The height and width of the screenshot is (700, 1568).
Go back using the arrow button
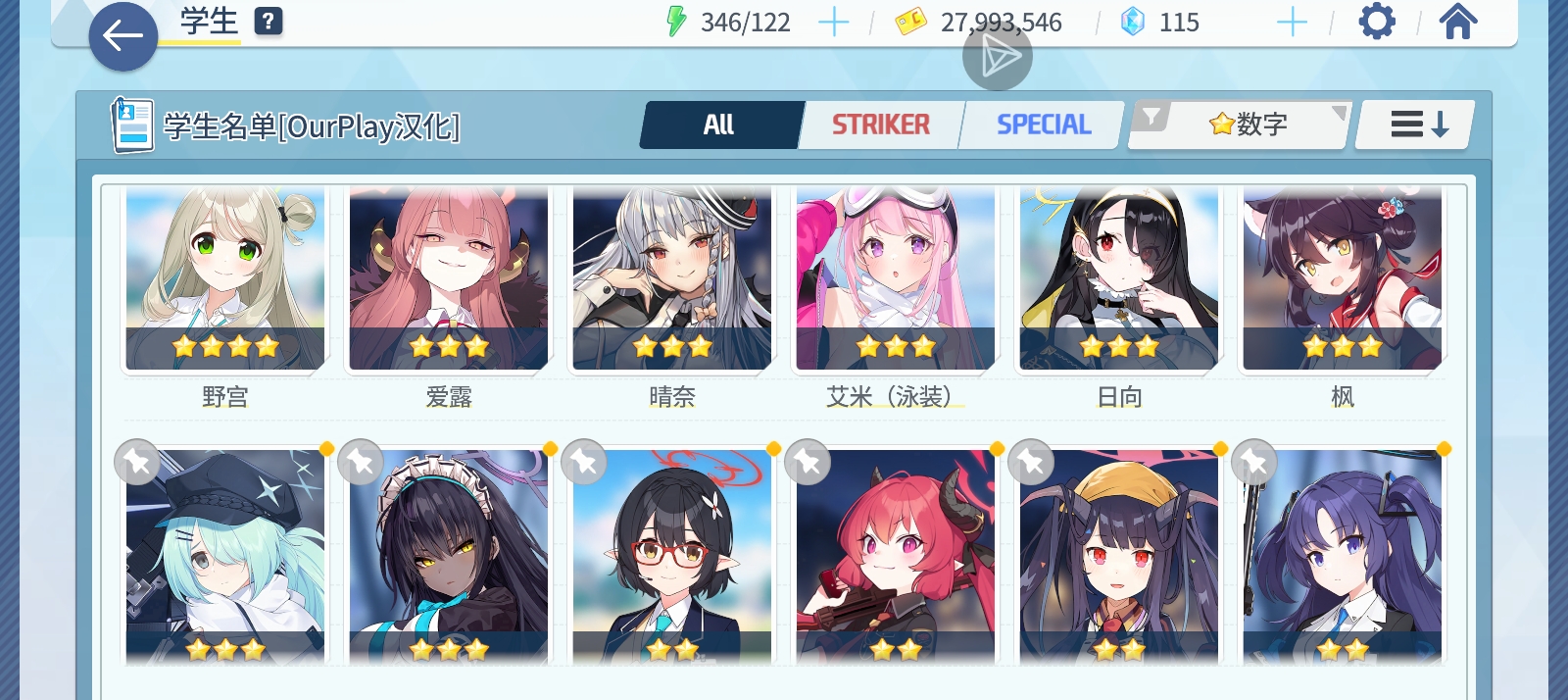[x=123, y=37]
